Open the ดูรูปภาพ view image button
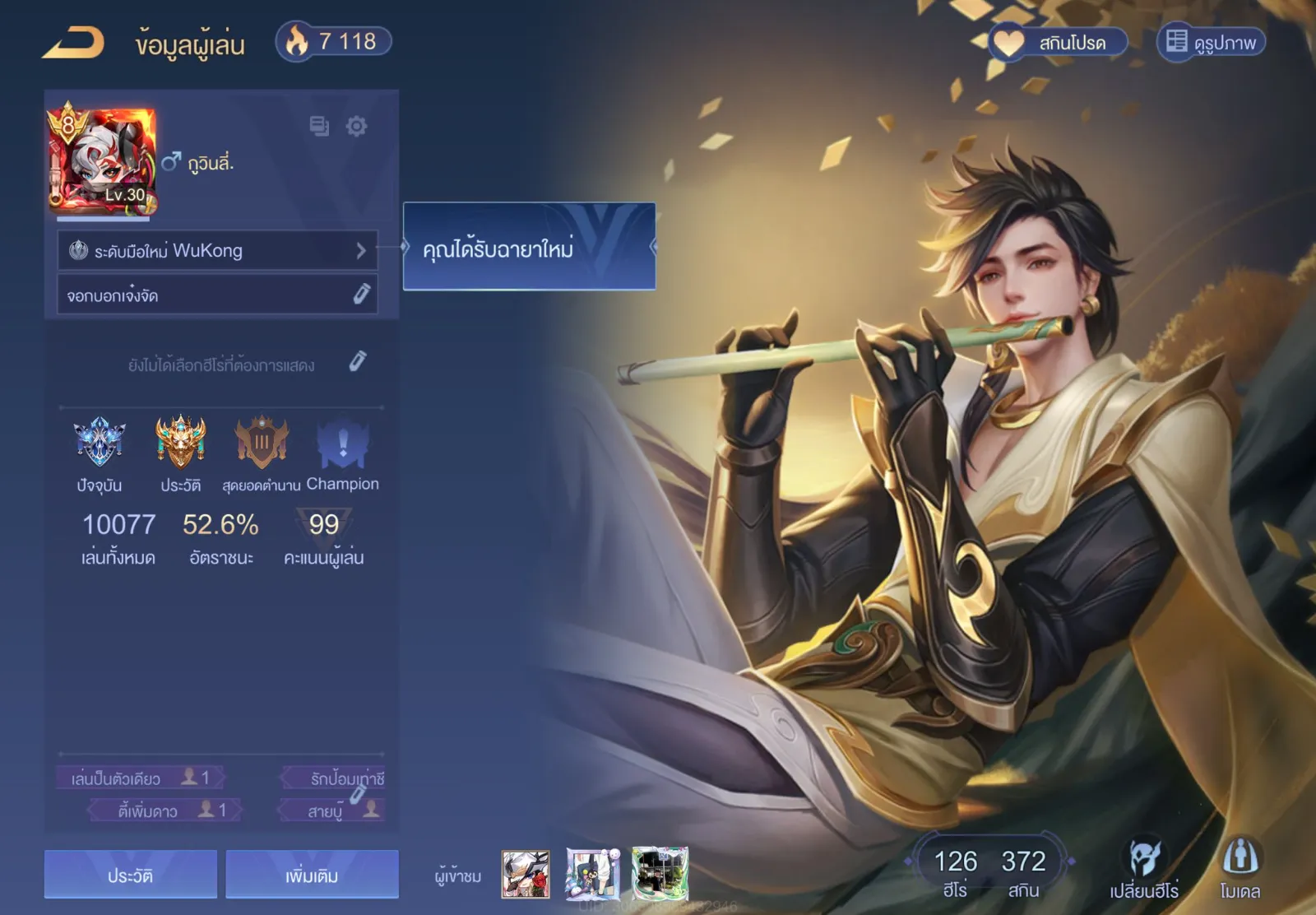This screenshot has height=915, width=1316. [1212, 42]
